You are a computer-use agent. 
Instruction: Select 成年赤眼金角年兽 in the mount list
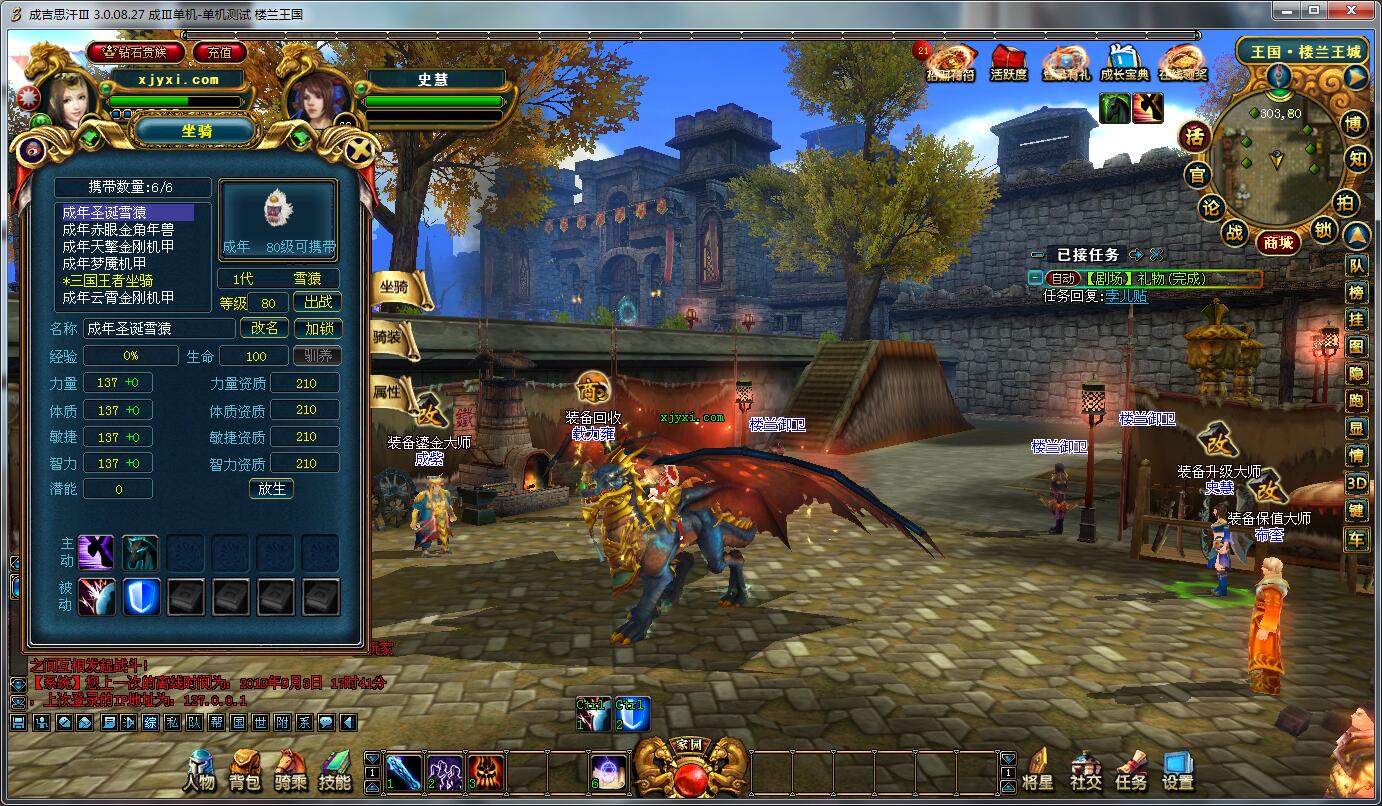pos(118,229)
